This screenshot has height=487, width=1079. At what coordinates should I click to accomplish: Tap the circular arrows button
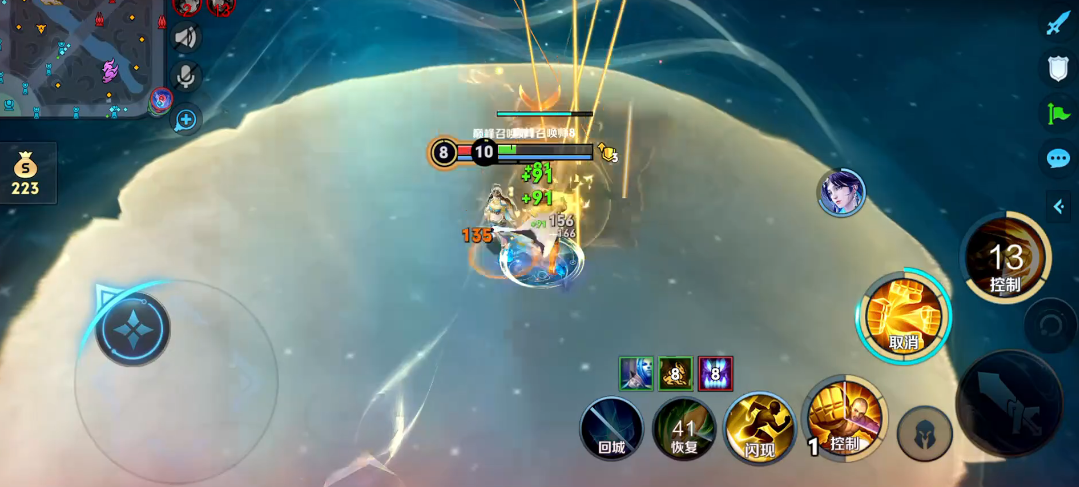(x=1050, y=325)
